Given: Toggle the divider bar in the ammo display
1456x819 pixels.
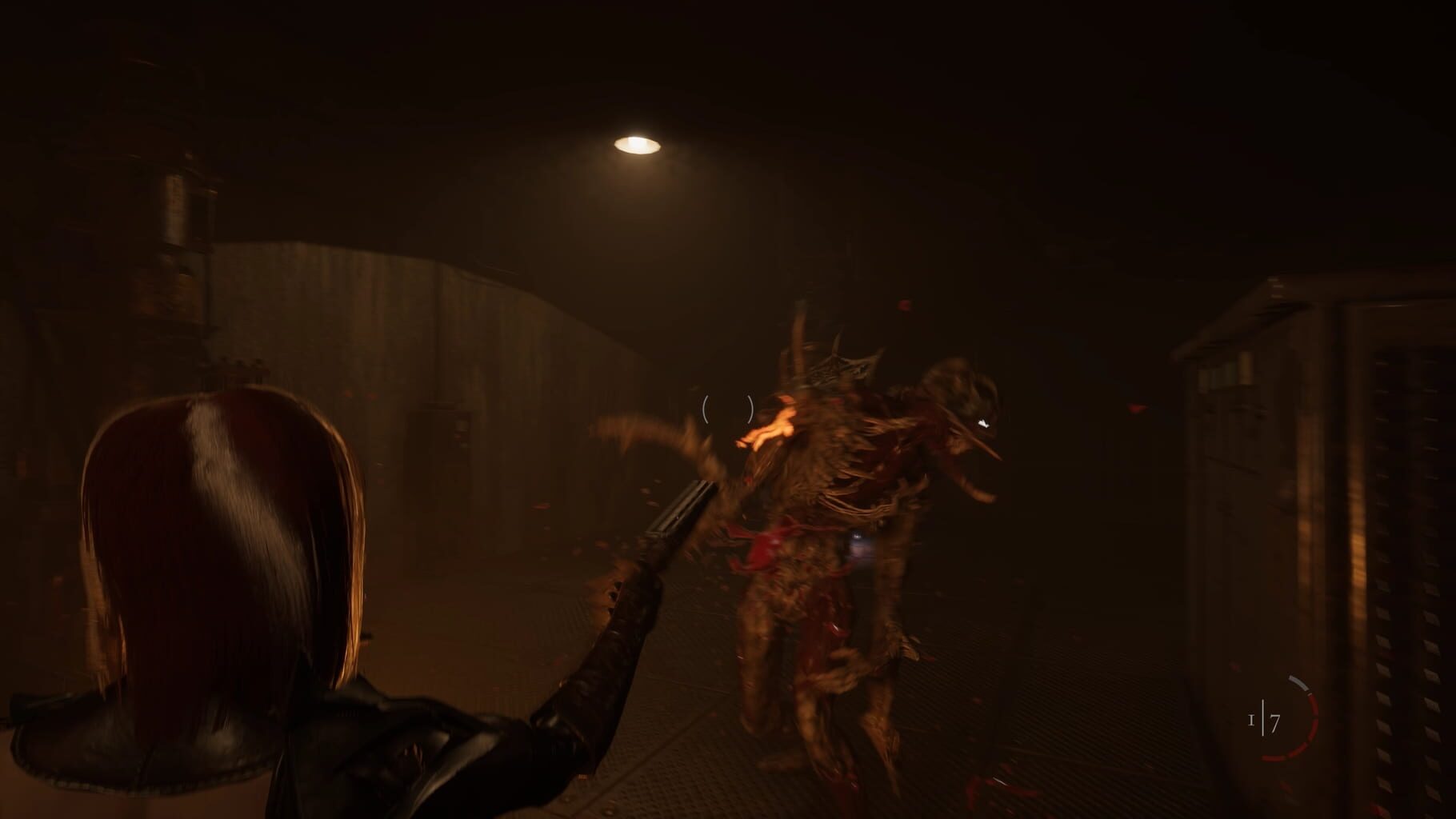Looking at the screenshot, I should tap(1264, 718).
